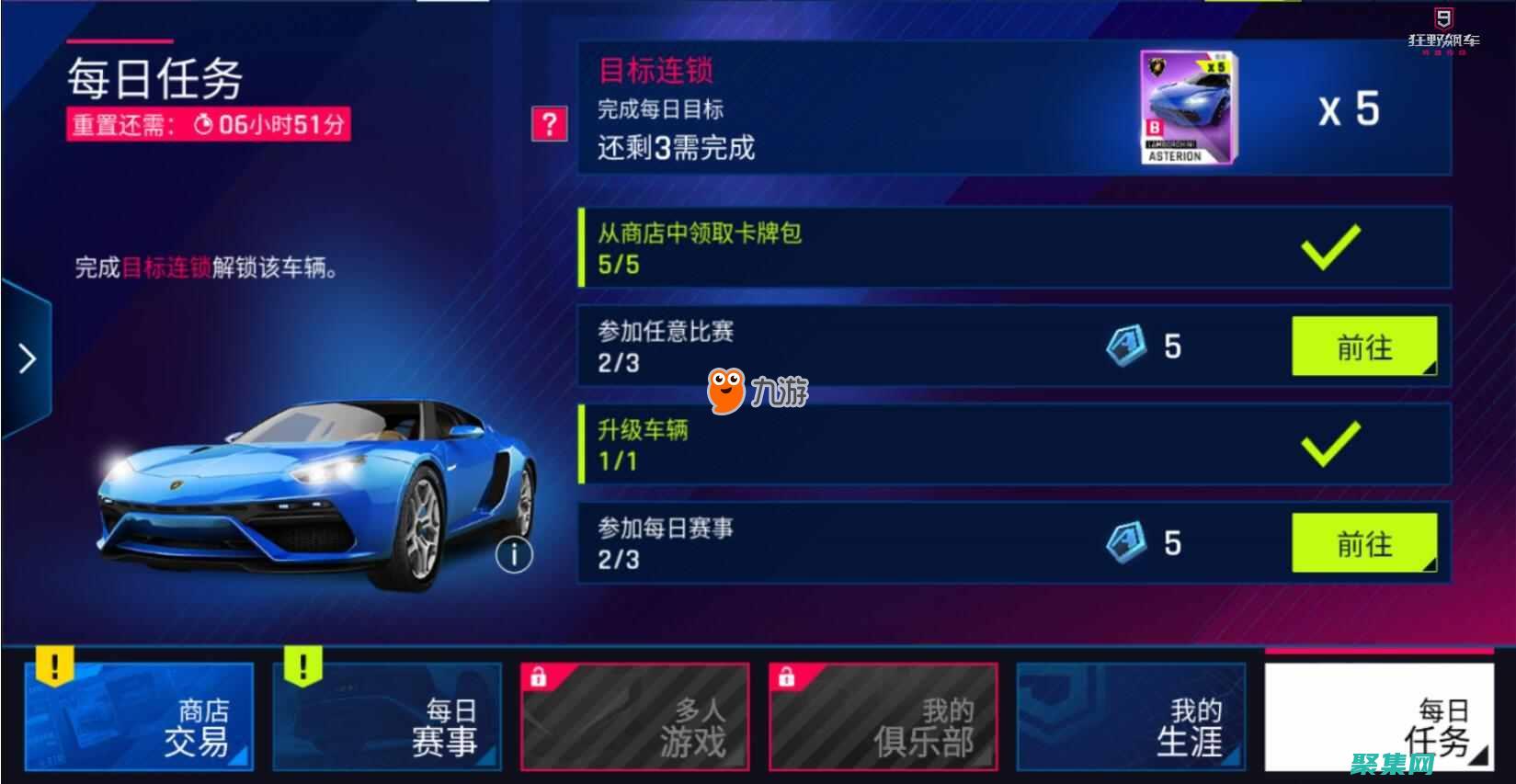Expand the left side panel chevron
Screen dimensions: 1516x784
27,357
